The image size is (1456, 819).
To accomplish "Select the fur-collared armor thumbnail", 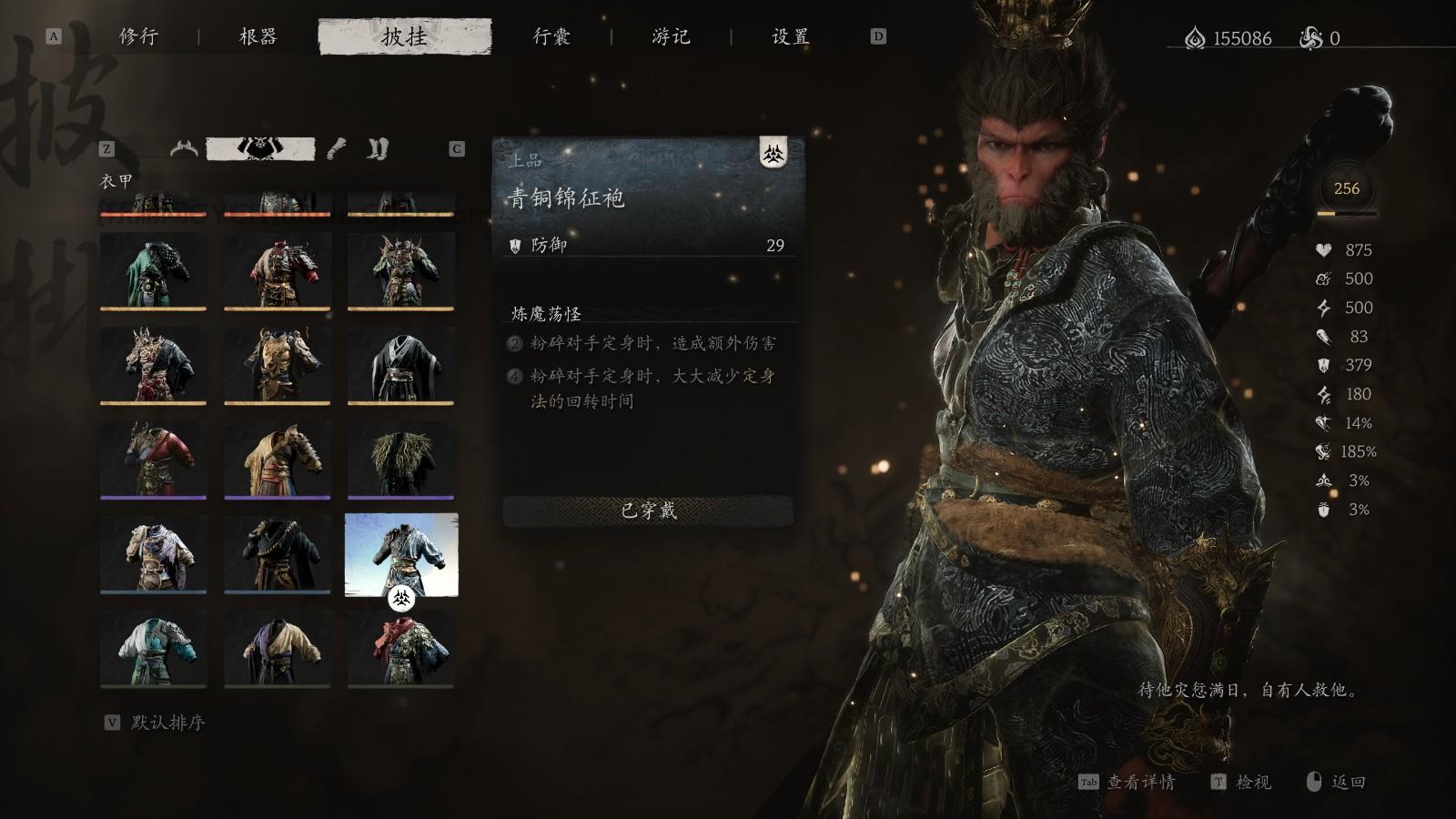I will pyautogui.click(x=403, y=460).
